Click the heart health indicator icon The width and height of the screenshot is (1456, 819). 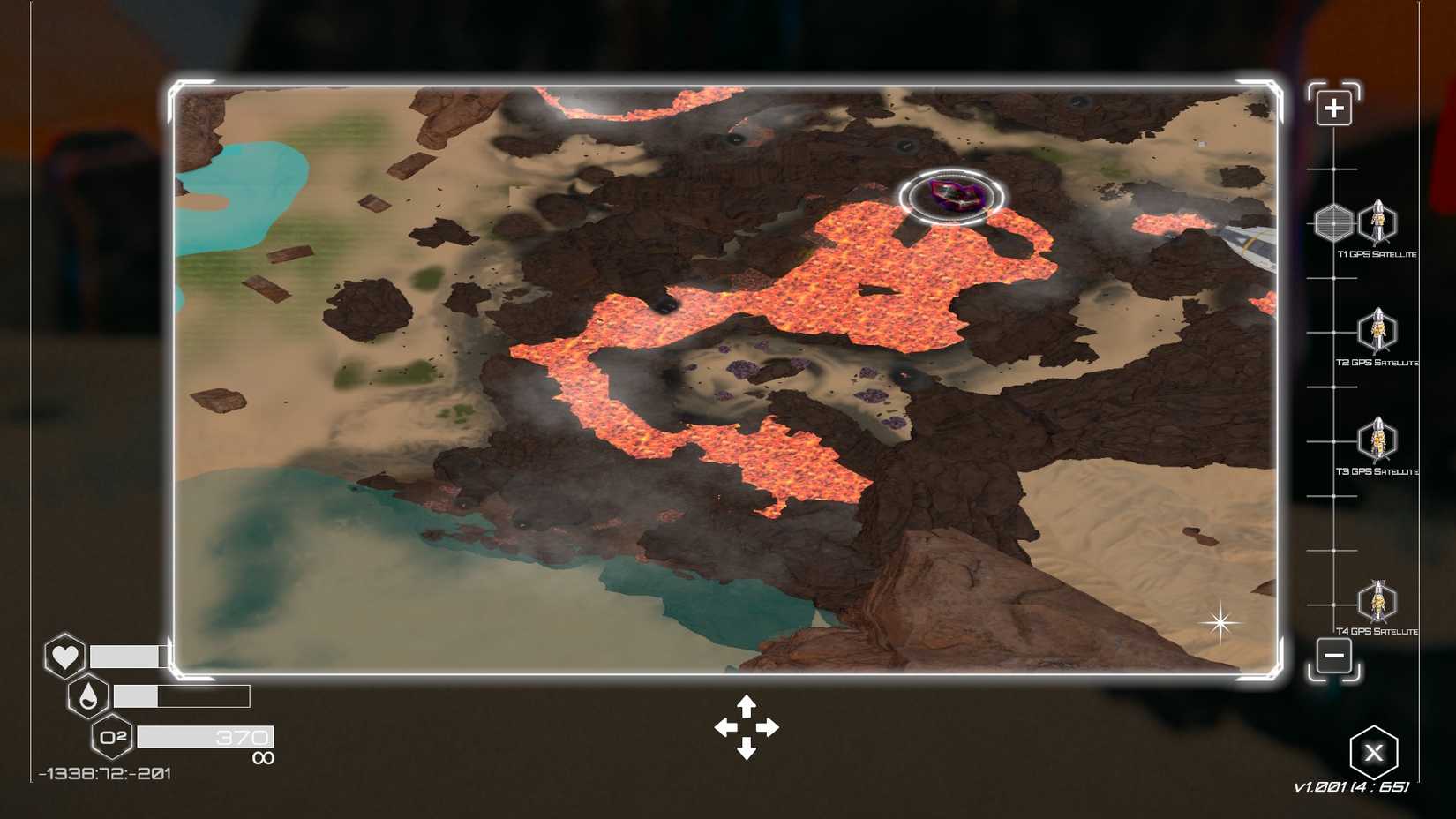64,657
